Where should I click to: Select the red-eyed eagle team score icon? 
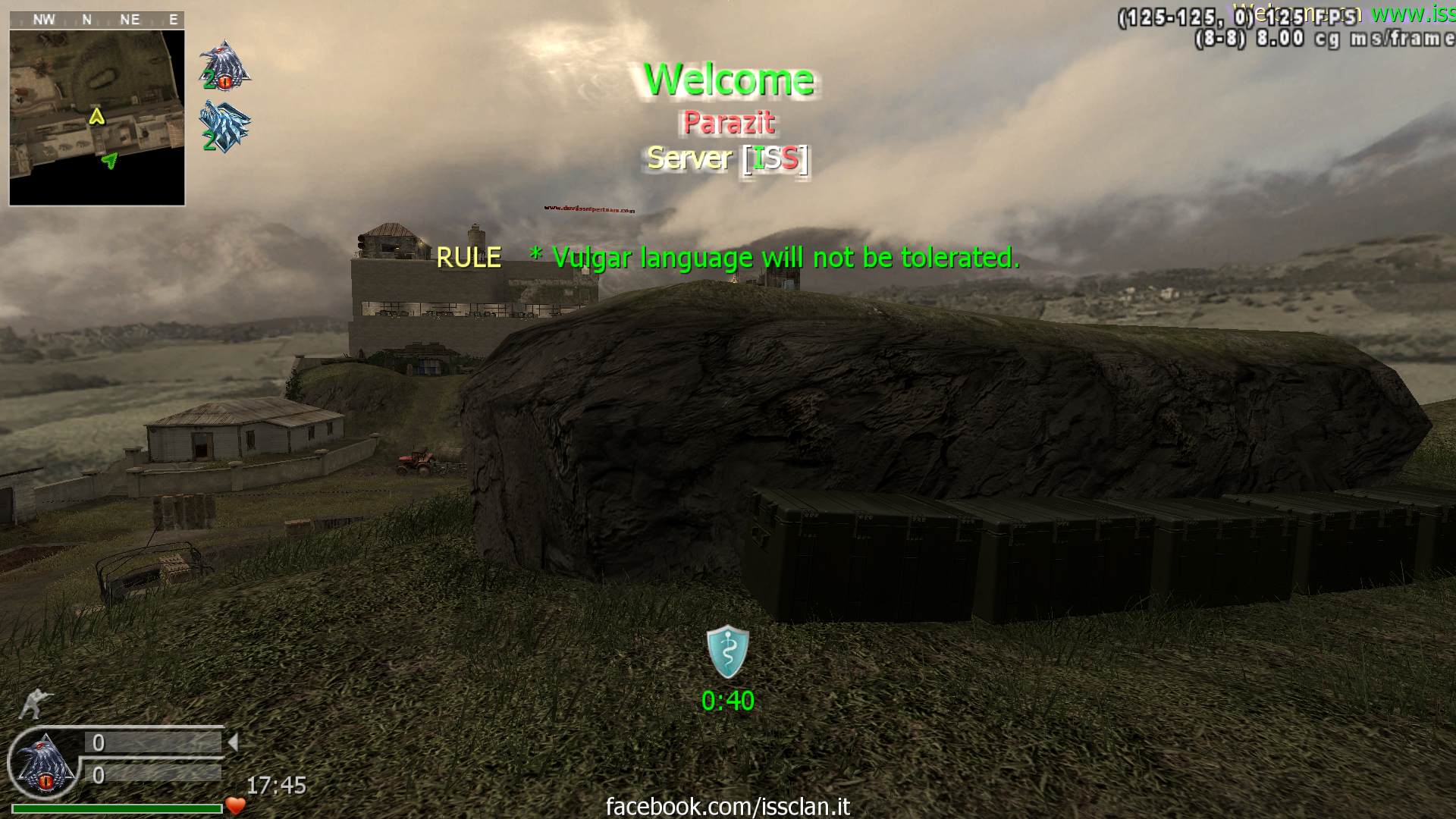tap(225, 65)
